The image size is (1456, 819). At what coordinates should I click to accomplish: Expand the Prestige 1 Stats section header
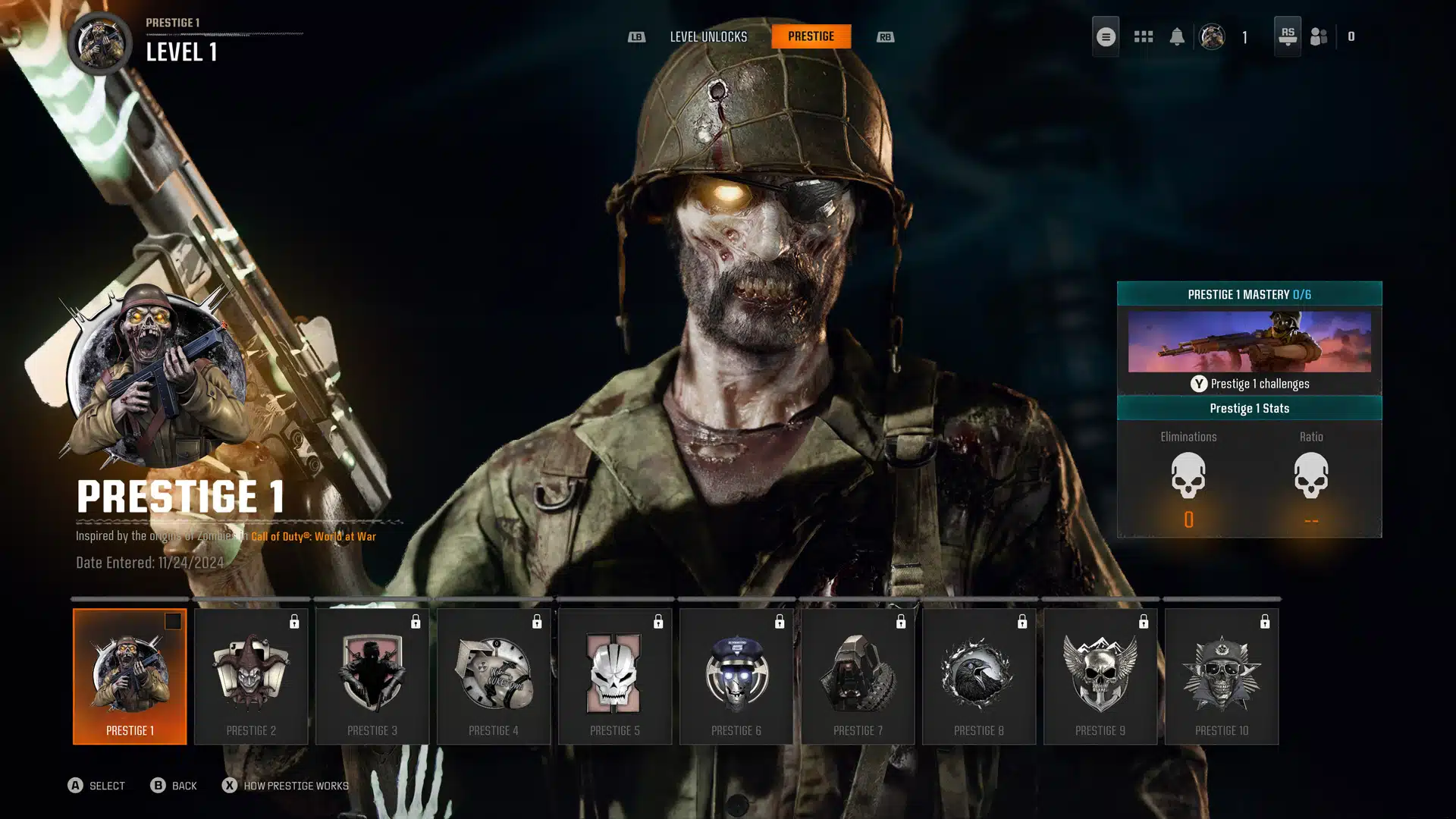point(1250,408)
